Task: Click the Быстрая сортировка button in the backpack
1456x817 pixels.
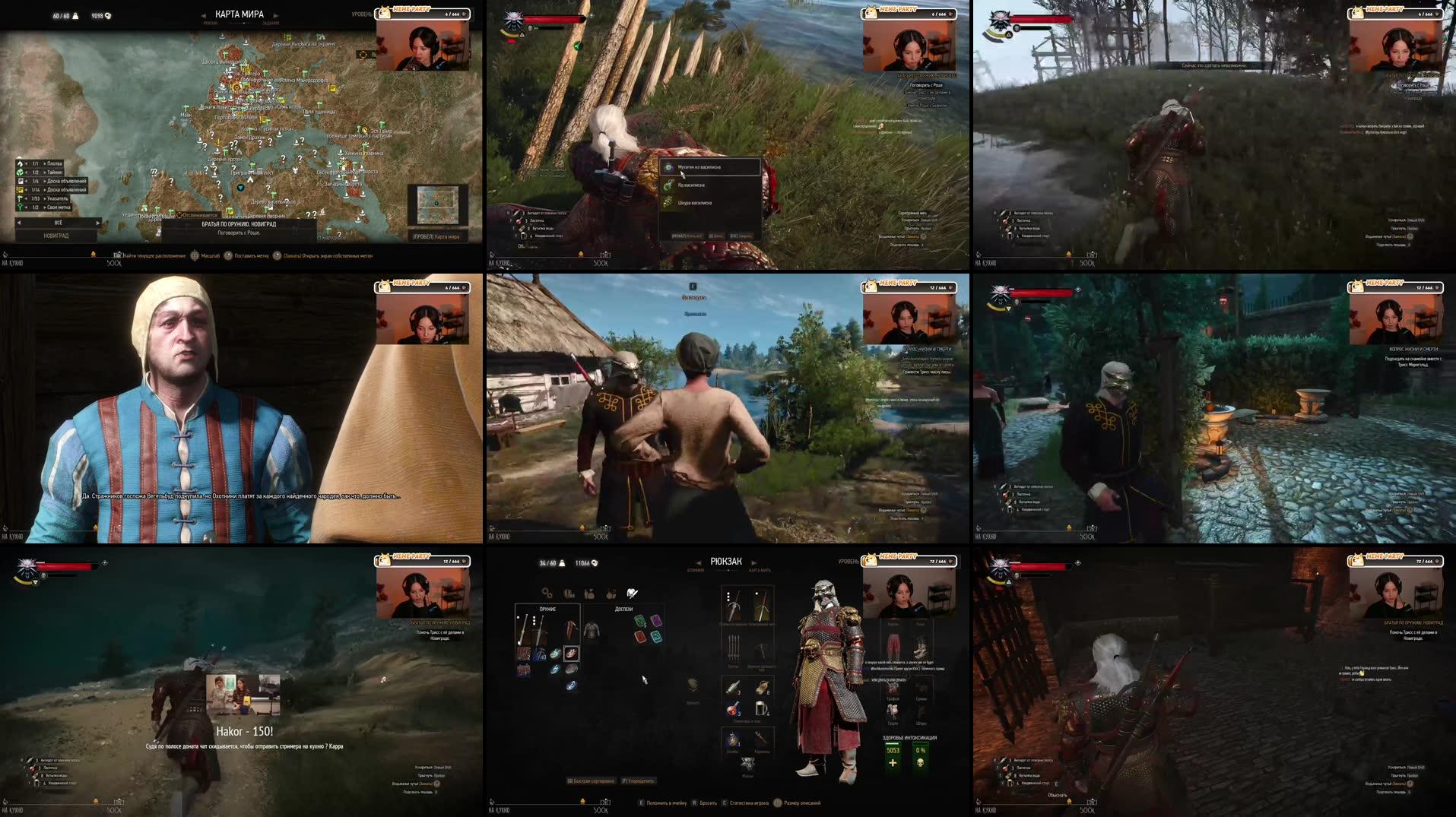Action: [x=590, y=781]
